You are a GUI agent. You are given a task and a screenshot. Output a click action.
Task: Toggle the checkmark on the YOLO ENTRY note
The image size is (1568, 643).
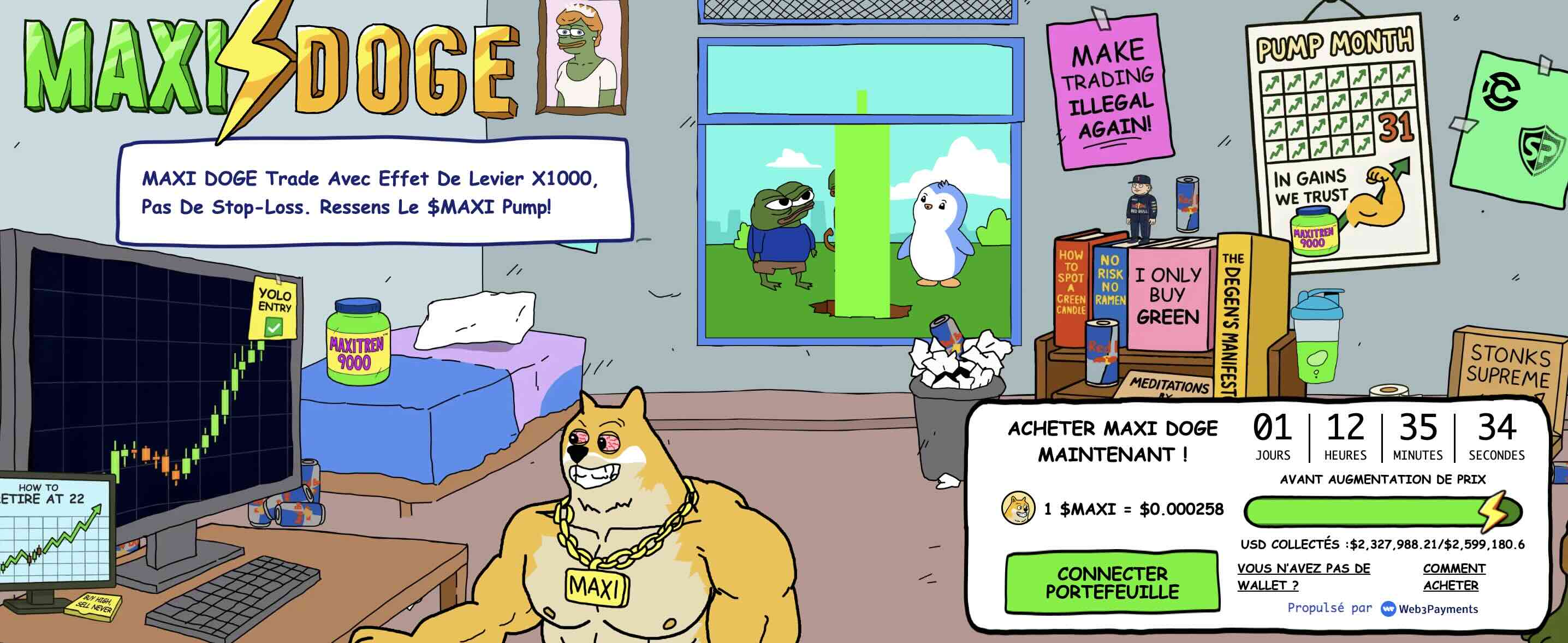[274, 328]
